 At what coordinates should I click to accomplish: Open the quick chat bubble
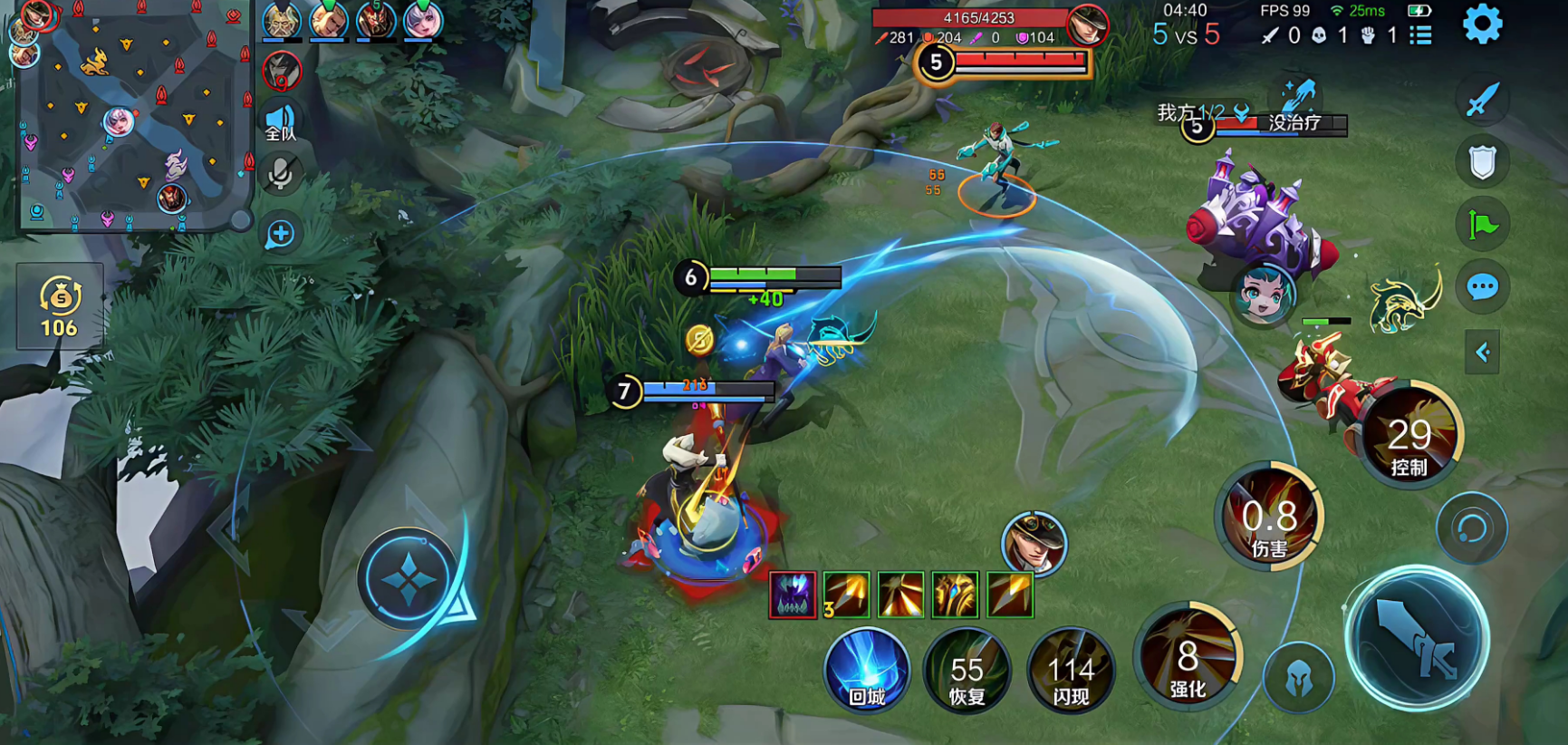click(x=1482, y=288)
